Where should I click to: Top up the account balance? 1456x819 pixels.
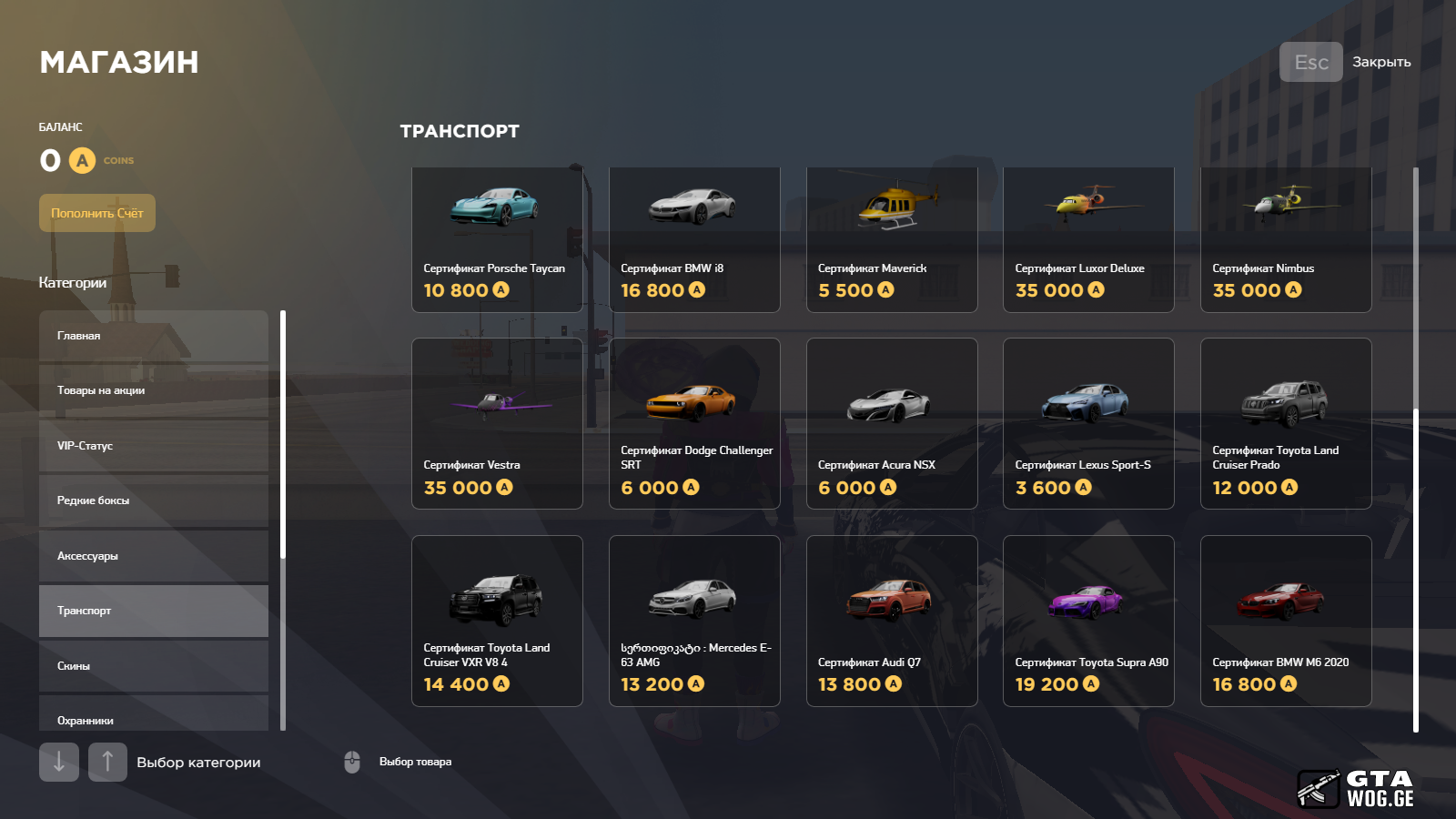coord(97,213)
